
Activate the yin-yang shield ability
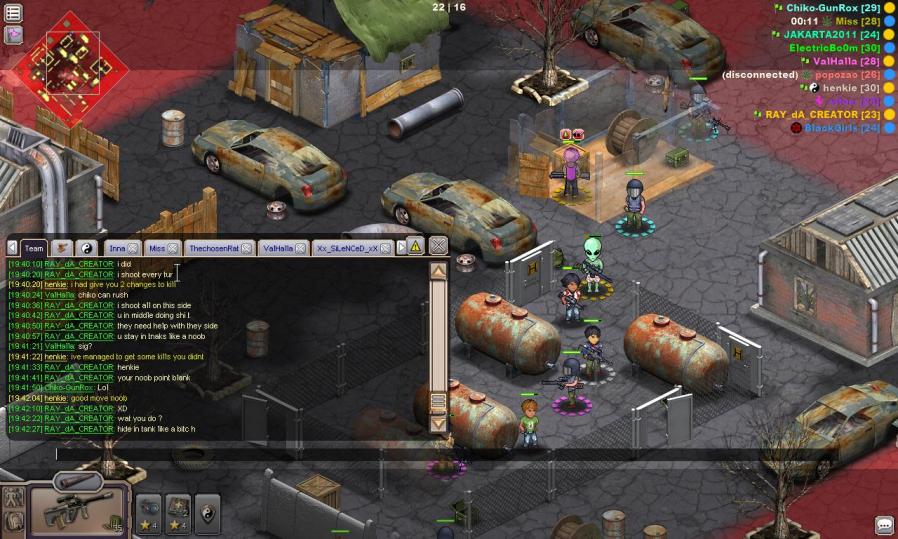(x=207, y=510)
